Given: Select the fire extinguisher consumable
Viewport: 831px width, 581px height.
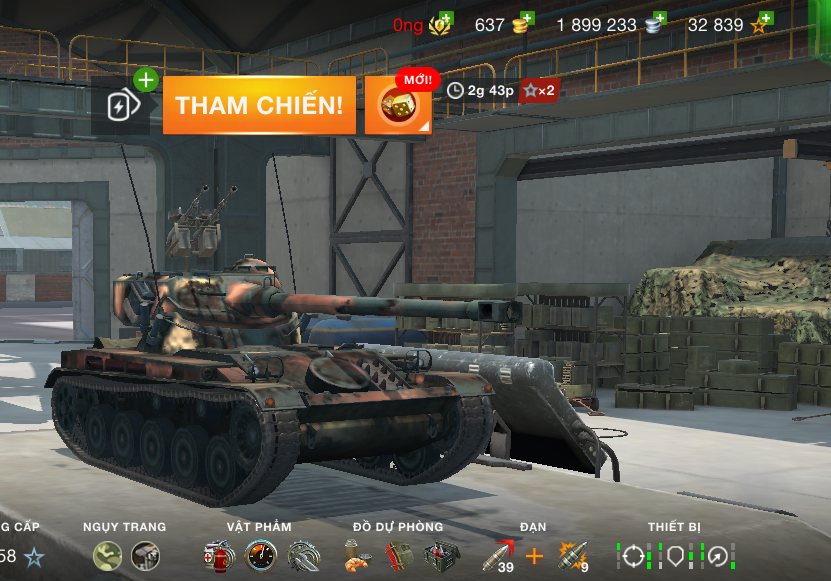Looking at the screenshot, I should pyautogui.click(x=218, y=556).
